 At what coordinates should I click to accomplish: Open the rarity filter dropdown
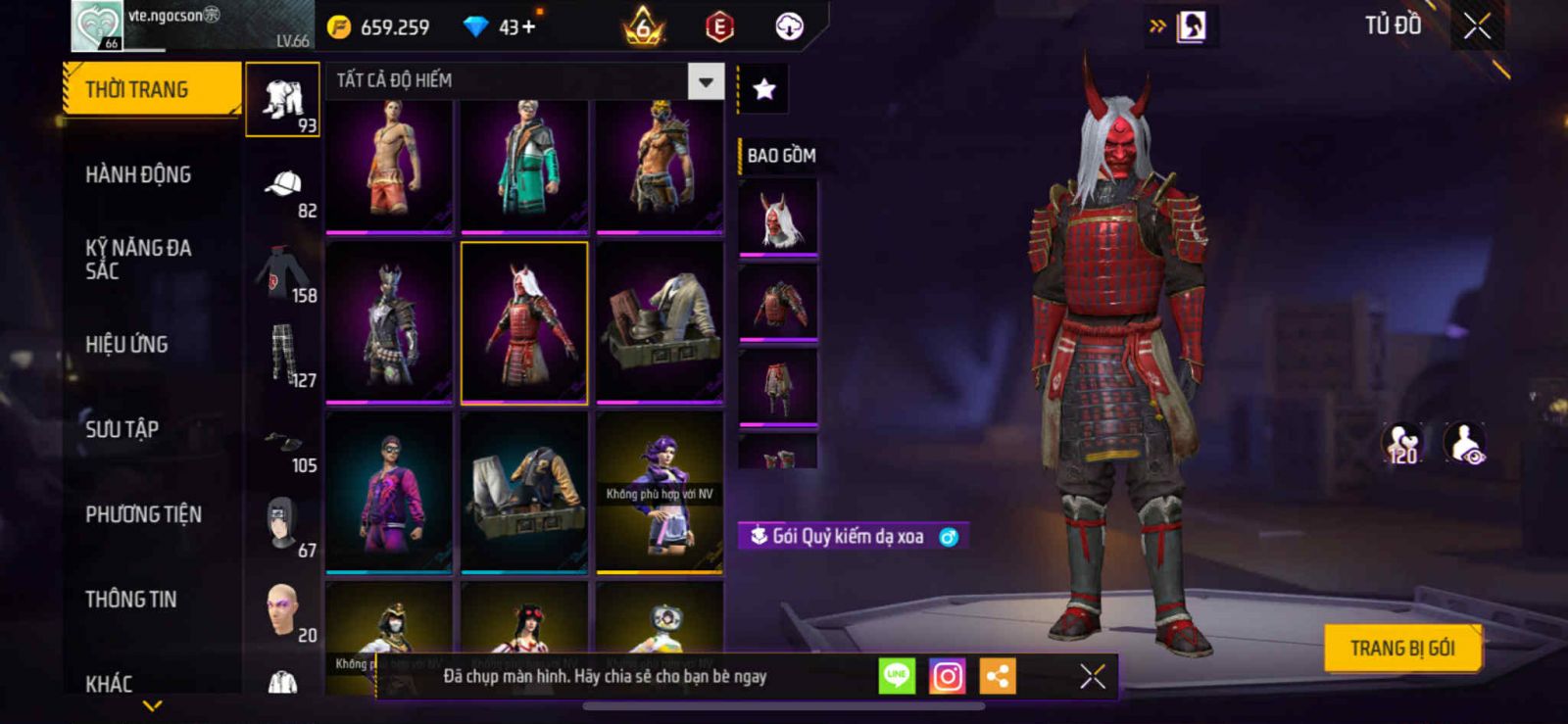[705, 81]
